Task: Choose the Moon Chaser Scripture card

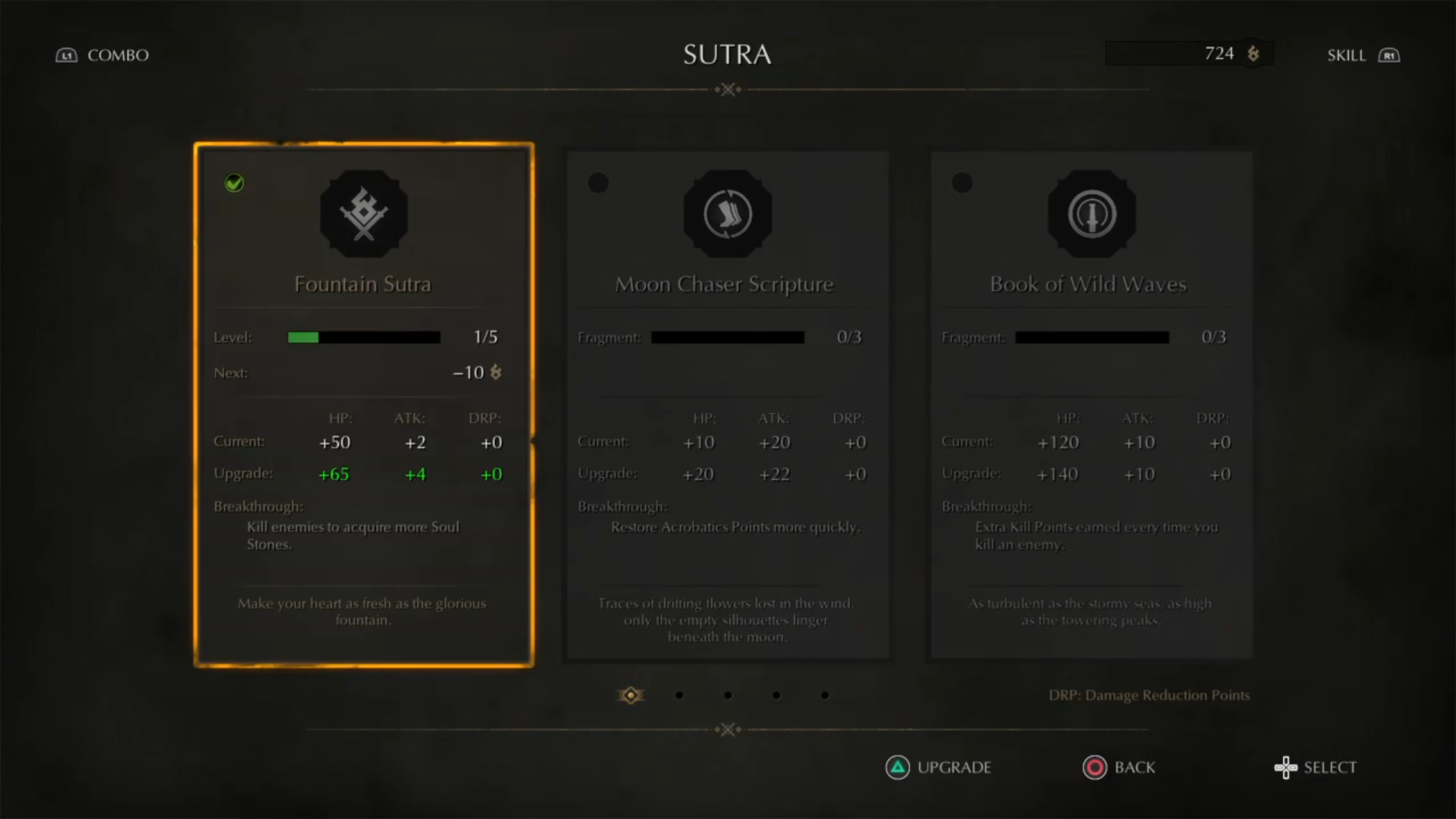Action: click(727, 405)
